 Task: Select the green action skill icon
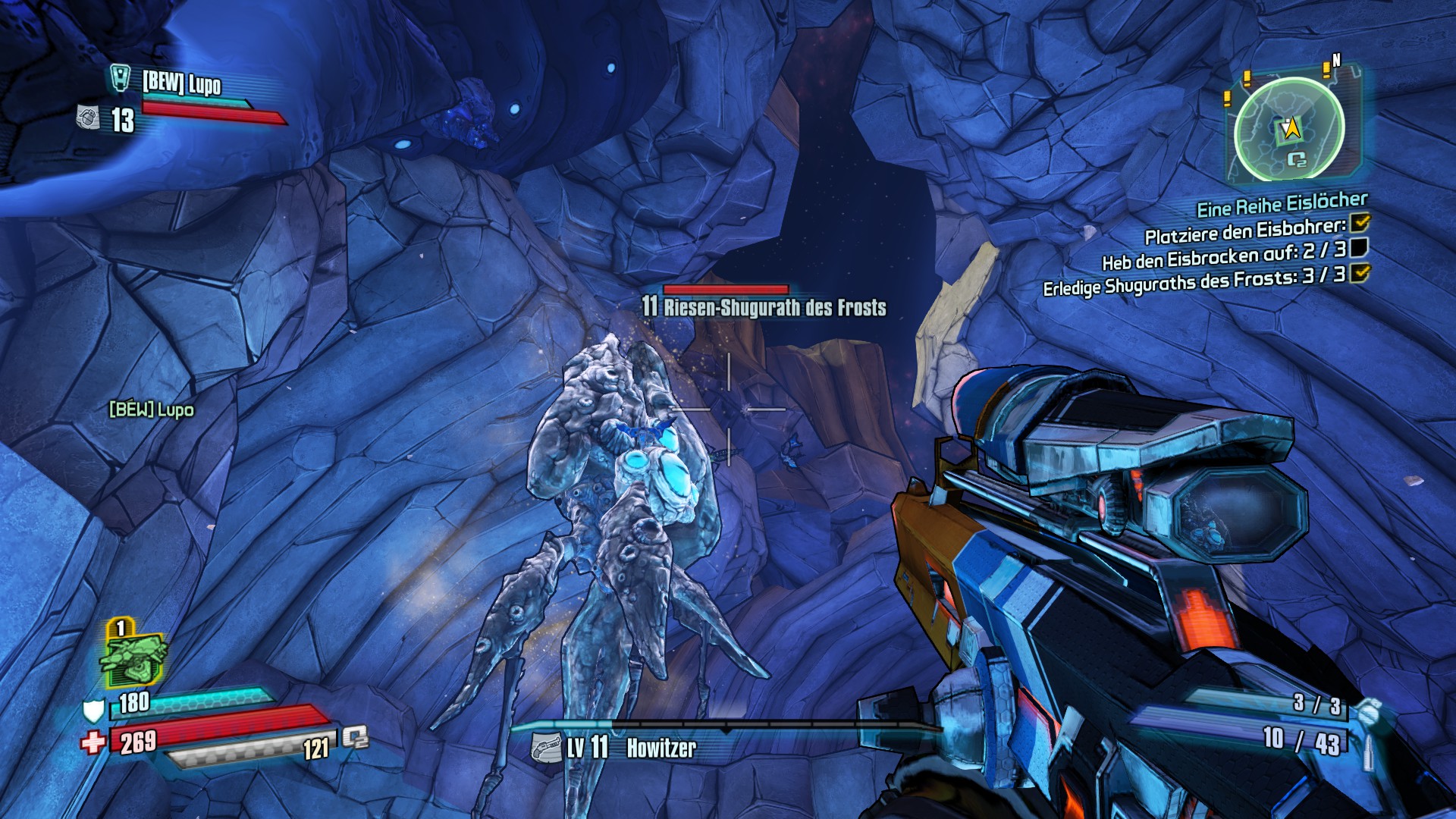(x=133, y=657)
